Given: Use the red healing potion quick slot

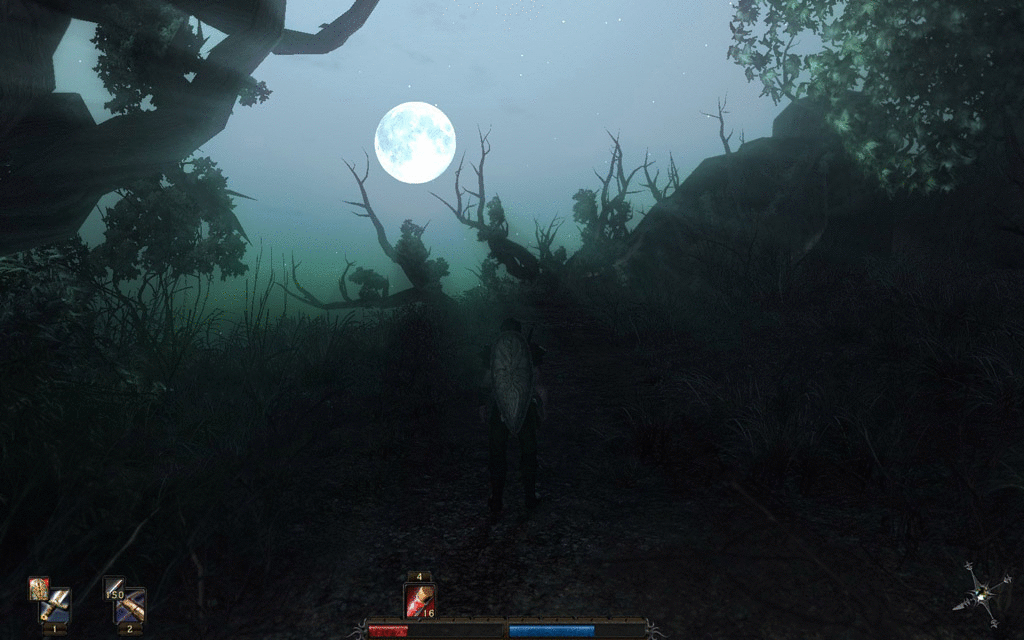Looking at the screenshot, I should 419,601.
